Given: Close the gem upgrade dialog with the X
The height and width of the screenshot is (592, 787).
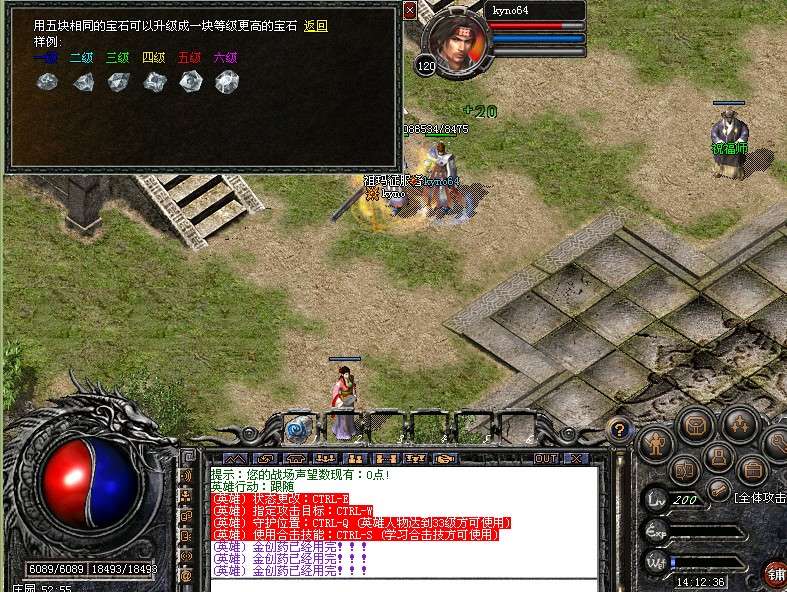Looking at the screenshot, I should coord(410,11).
